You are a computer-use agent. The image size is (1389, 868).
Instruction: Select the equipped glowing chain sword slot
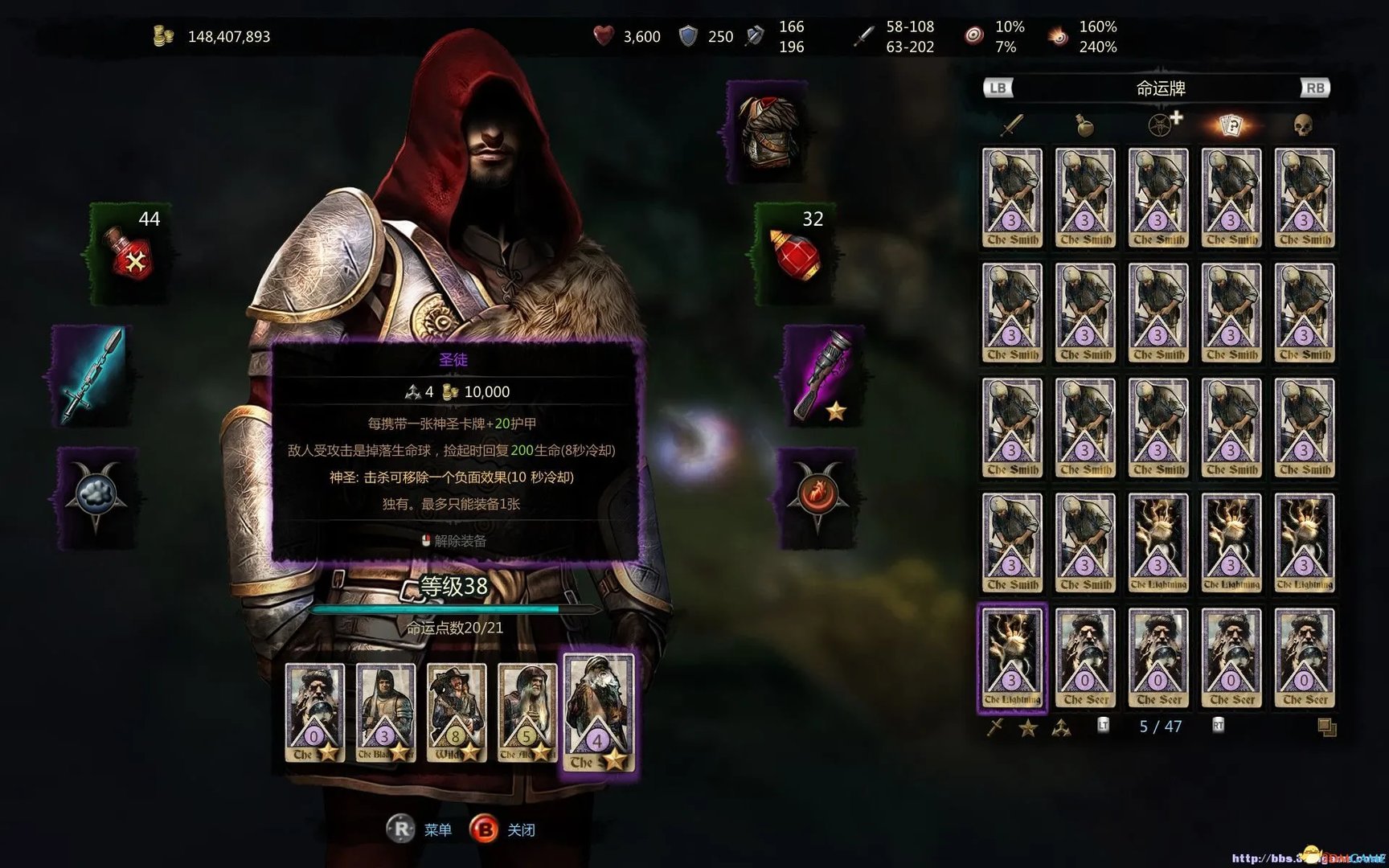90,375
